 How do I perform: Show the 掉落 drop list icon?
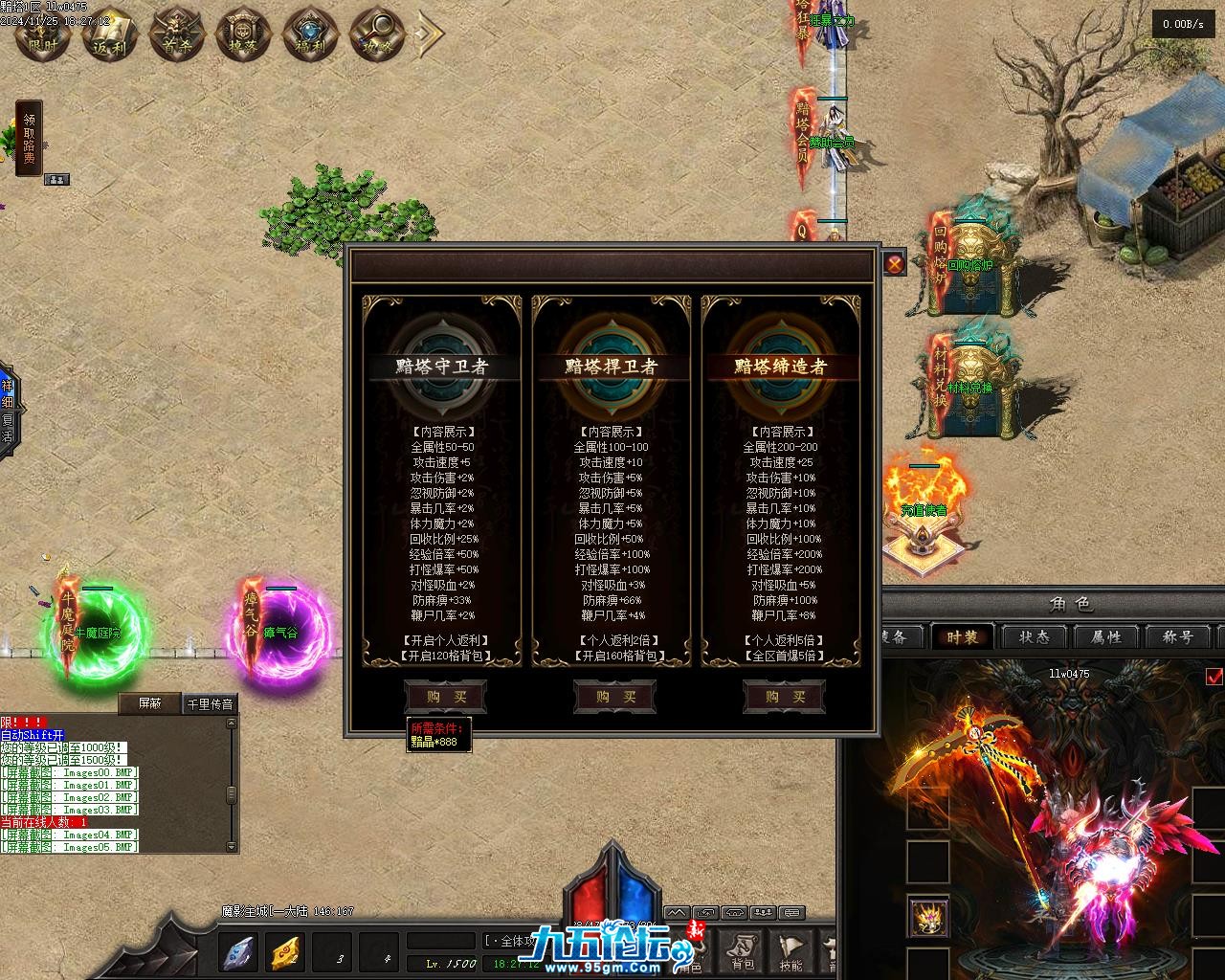click(x=244, y=33)
